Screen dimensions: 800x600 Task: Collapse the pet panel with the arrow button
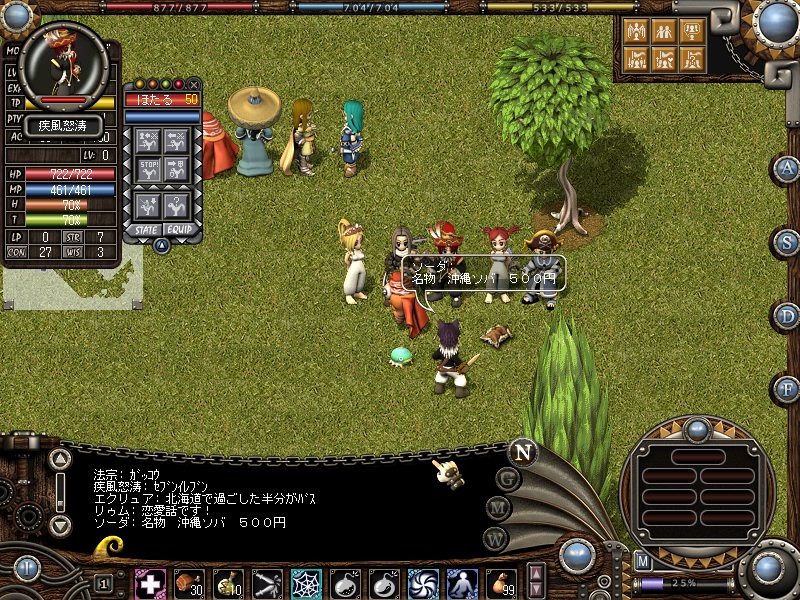(161, 245)
